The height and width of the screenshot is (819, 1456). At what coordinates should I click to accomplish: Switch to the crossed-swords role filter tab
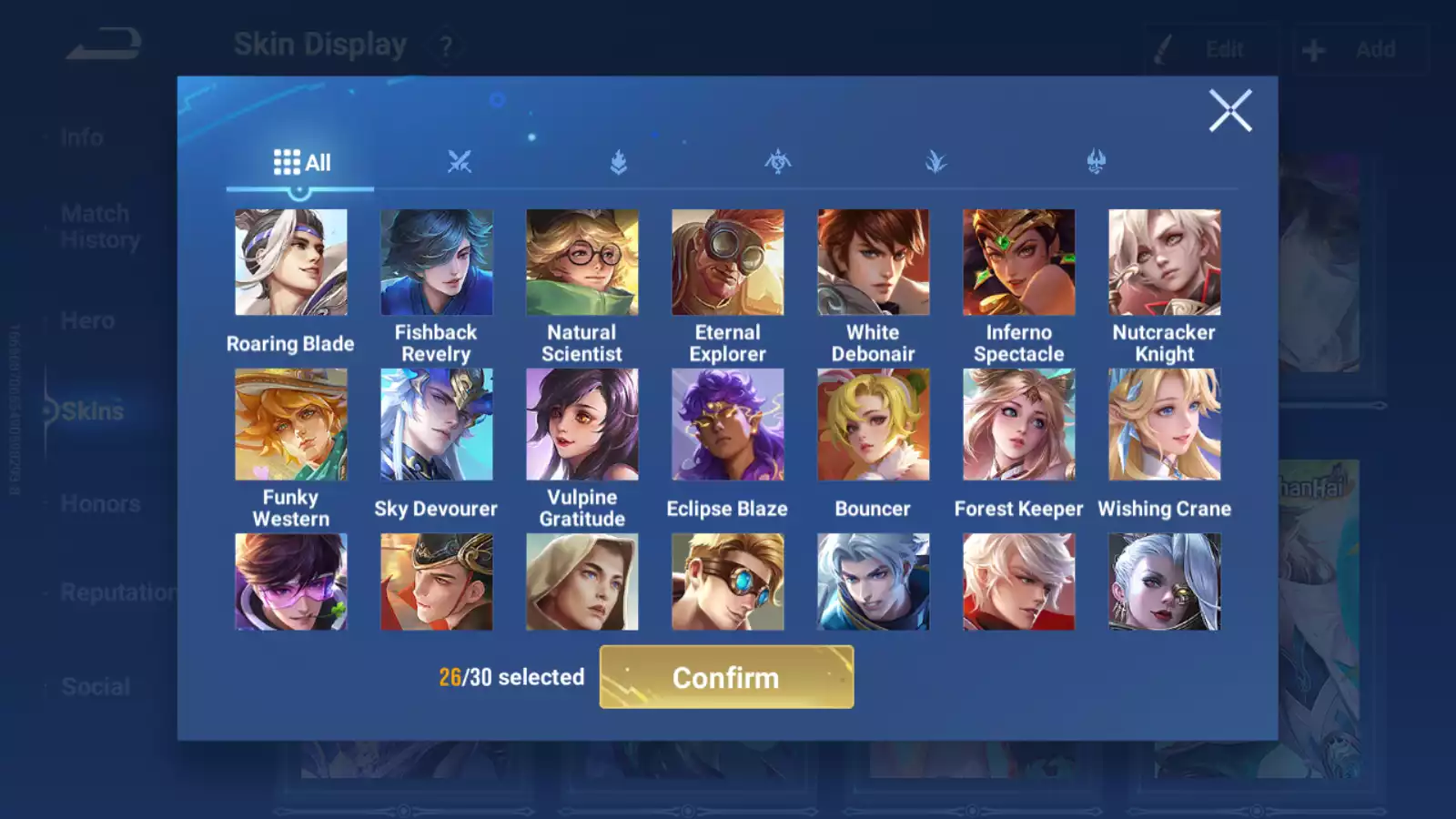pos(460,163)
